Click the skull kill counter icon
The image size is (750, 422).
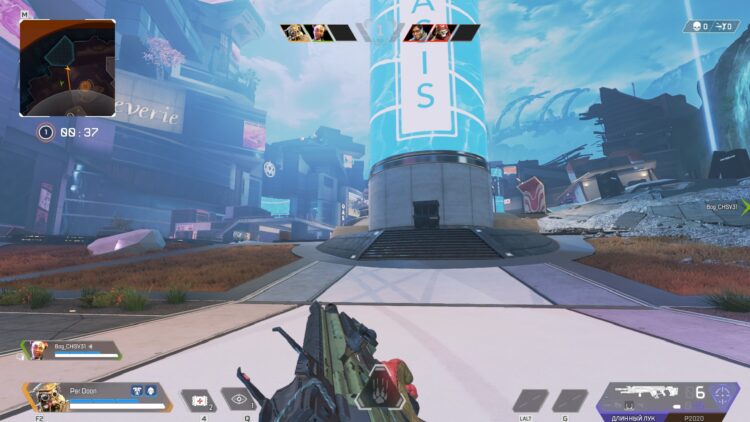[693, 27]
